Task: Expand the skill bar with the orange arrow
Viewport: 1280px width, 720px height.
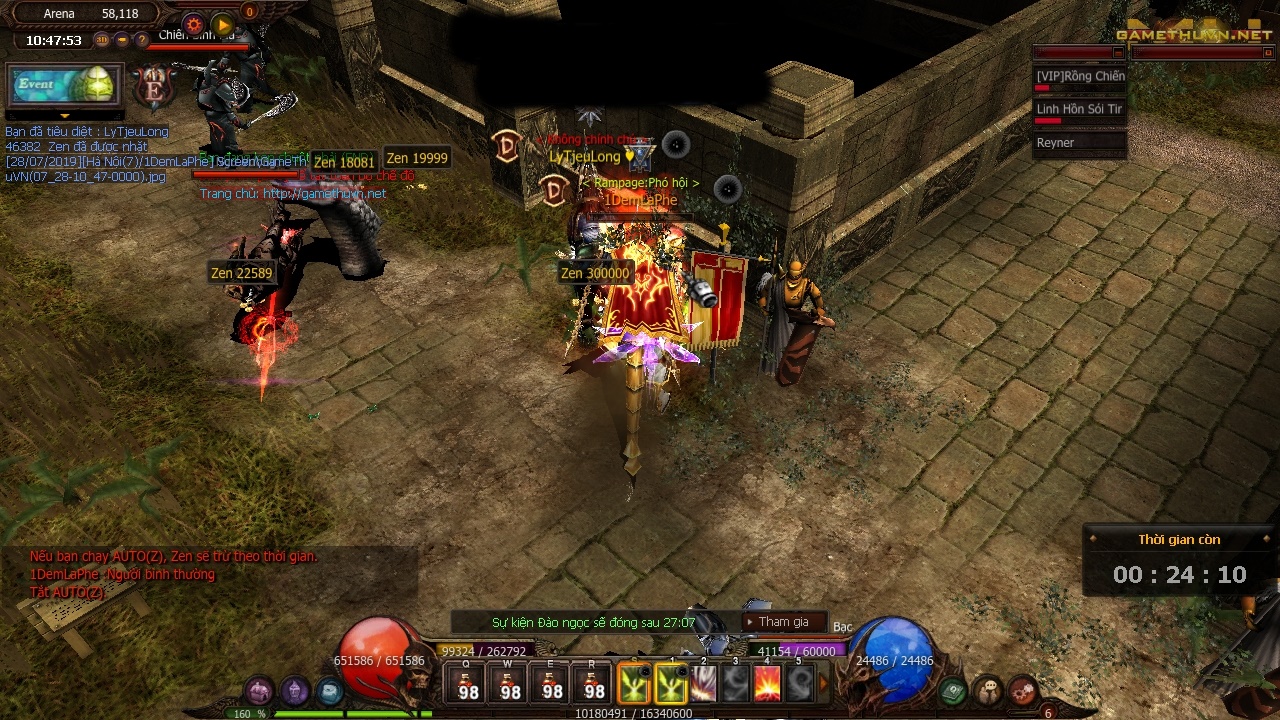Action: 823,682
